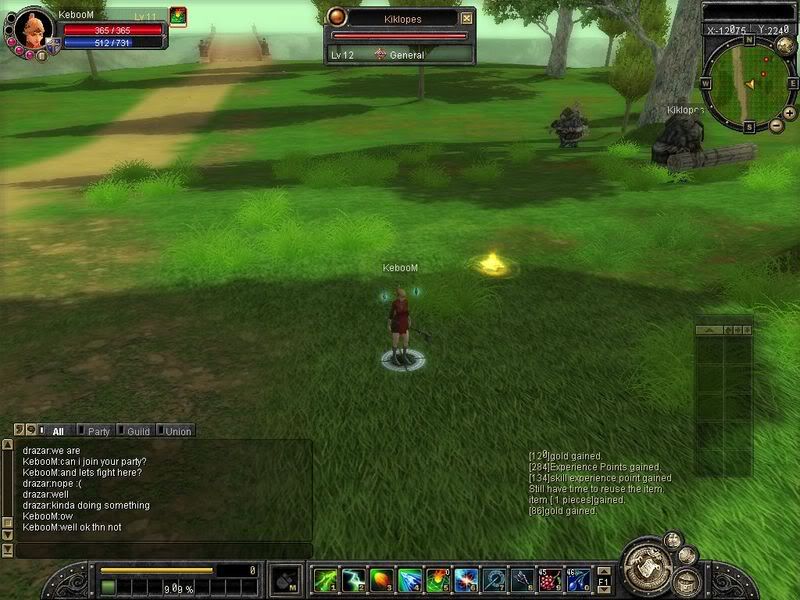Zoom in the minimap with plus button

pos(776,112)
